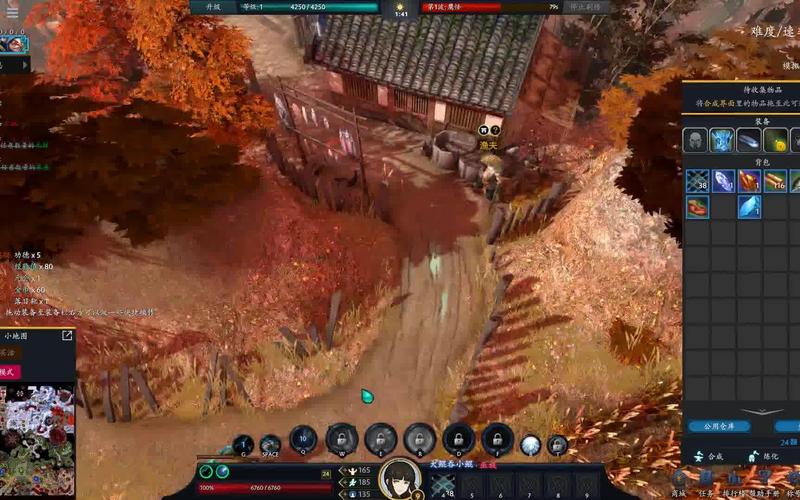Viewport: 800px width, 500px height.
Task: Pop out the minimap with the expand icon
Action: [x=68, y=336]
